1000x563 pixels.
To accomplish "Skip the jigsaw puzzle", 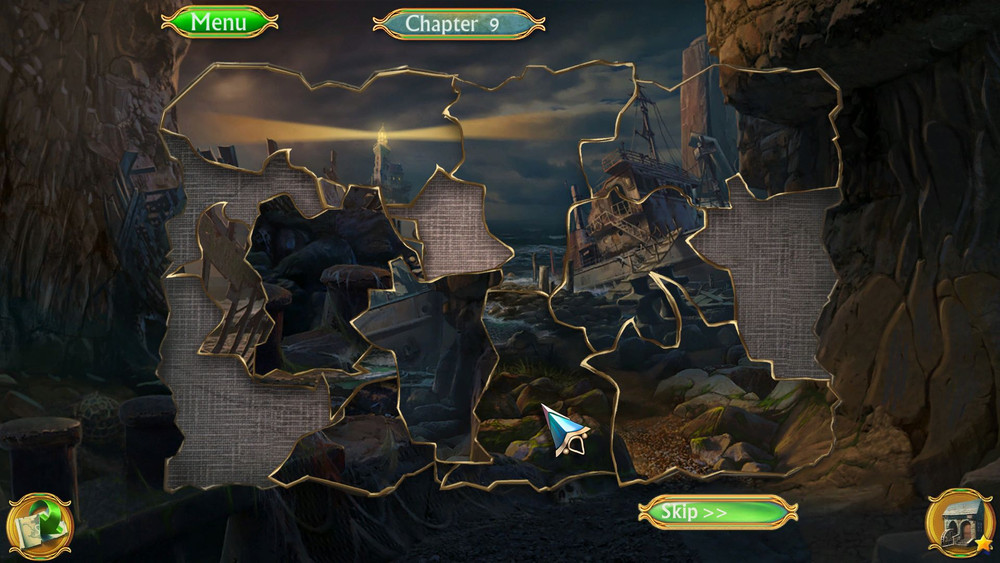I will [717, 512].
